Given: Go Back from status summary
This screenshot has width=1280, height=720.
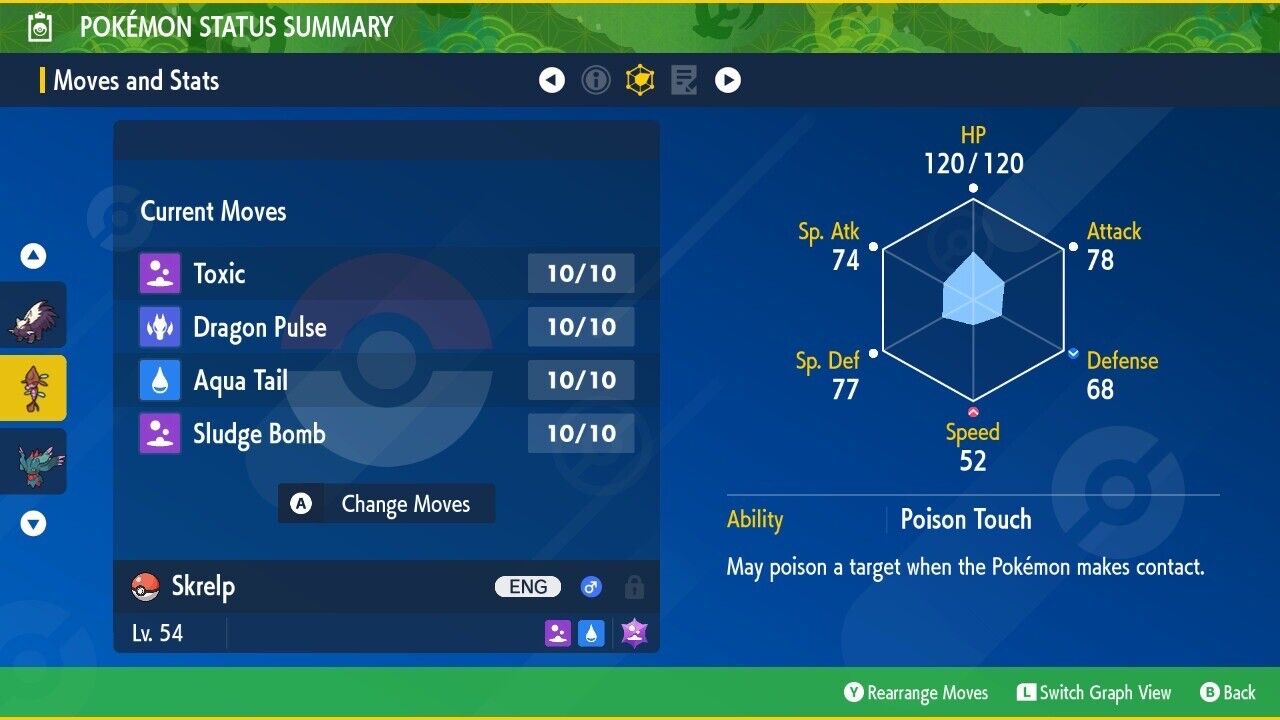Looking at the screenshot, I should pos(1228,693).
